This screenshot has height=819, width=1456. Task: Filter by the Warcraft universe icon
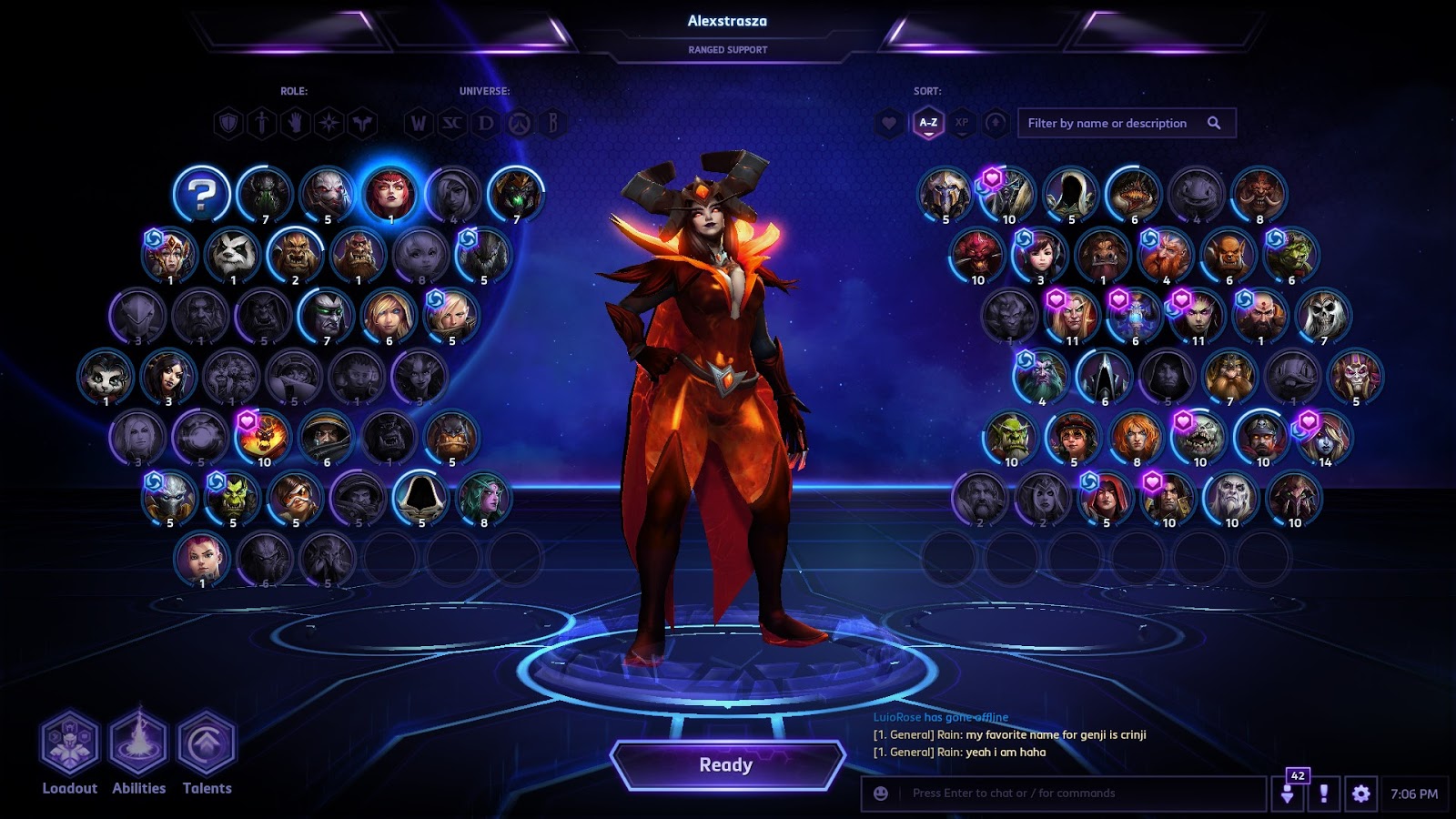pyautogui.click(x=418, y=123)
